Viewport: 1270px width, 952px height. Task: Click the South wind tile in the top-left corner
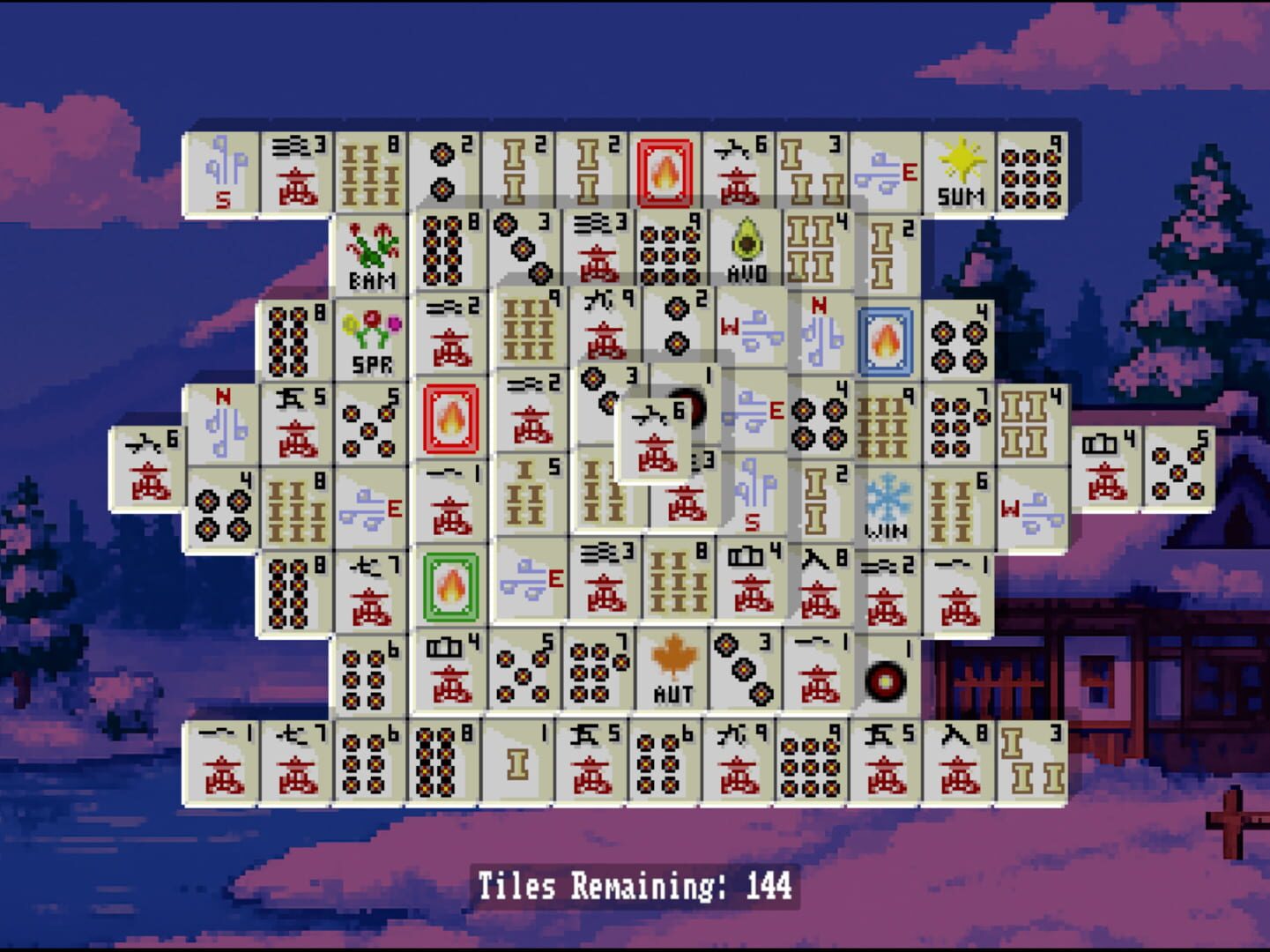pyautogui.click(x=221, y=169)
